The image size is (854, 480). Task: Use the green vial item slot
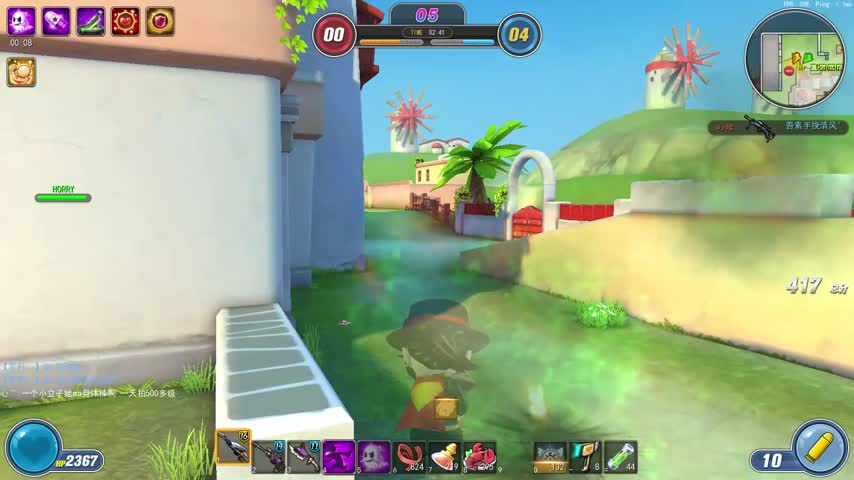tap(620, 456)
